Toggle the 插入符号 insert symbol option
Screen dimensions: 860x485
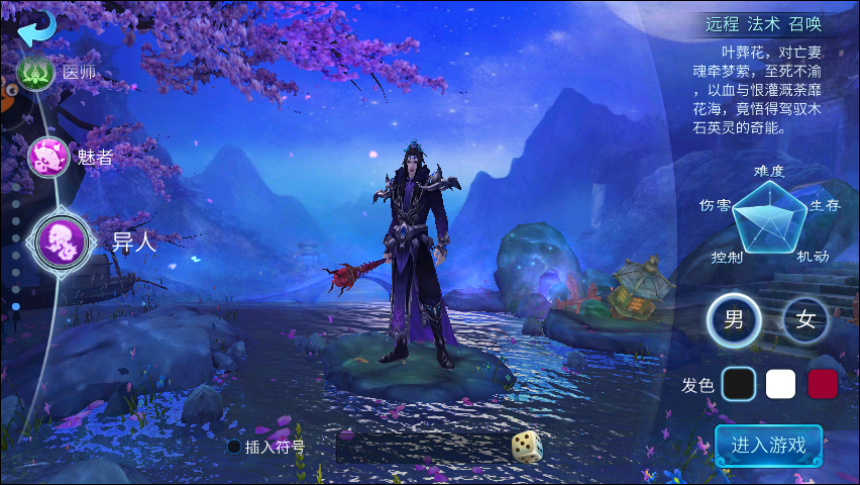pyautogui.click(x=234, y=447)
